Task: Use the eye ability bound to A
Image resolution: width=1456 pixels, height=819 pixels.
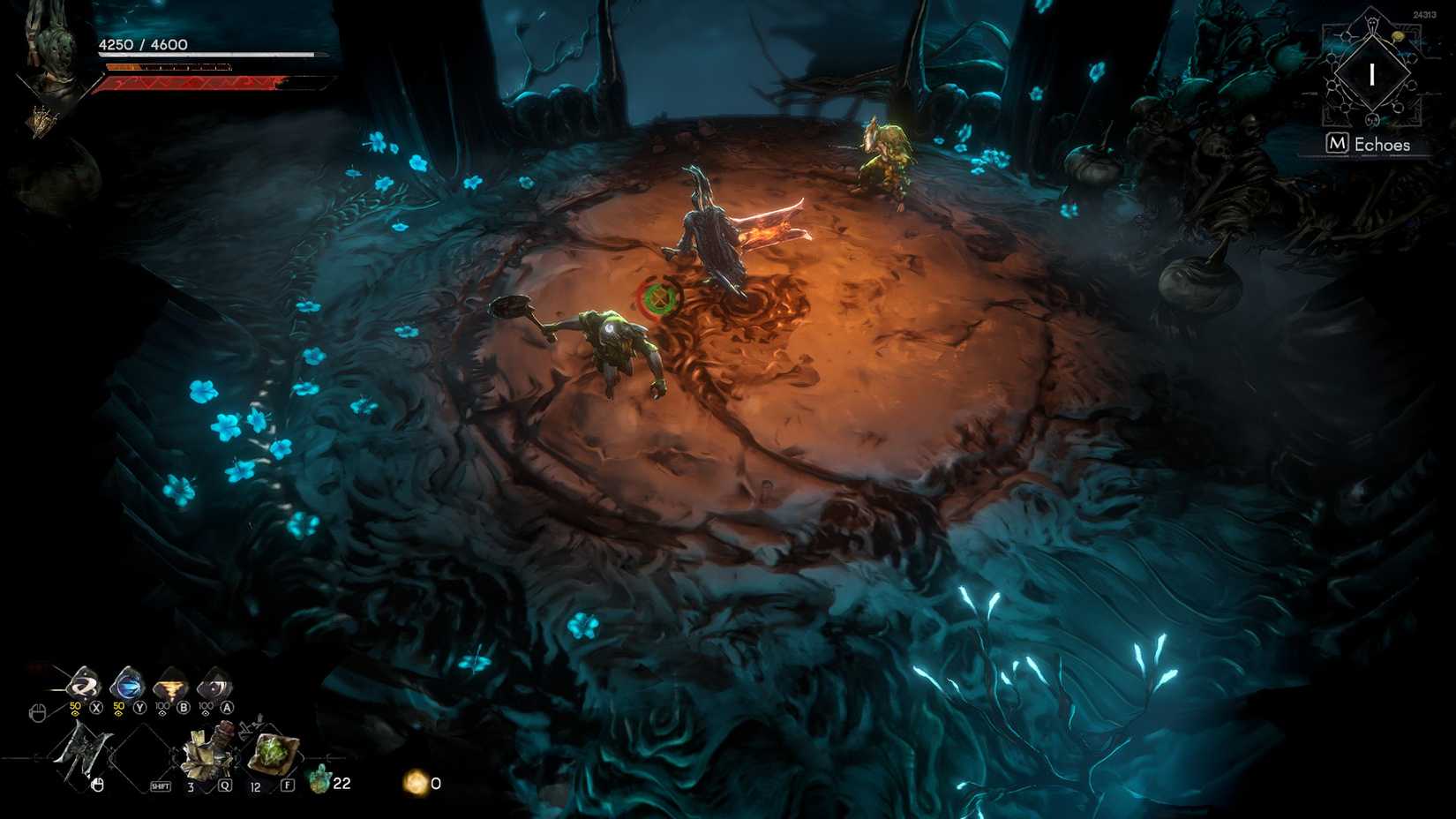Action: (214, 688)
